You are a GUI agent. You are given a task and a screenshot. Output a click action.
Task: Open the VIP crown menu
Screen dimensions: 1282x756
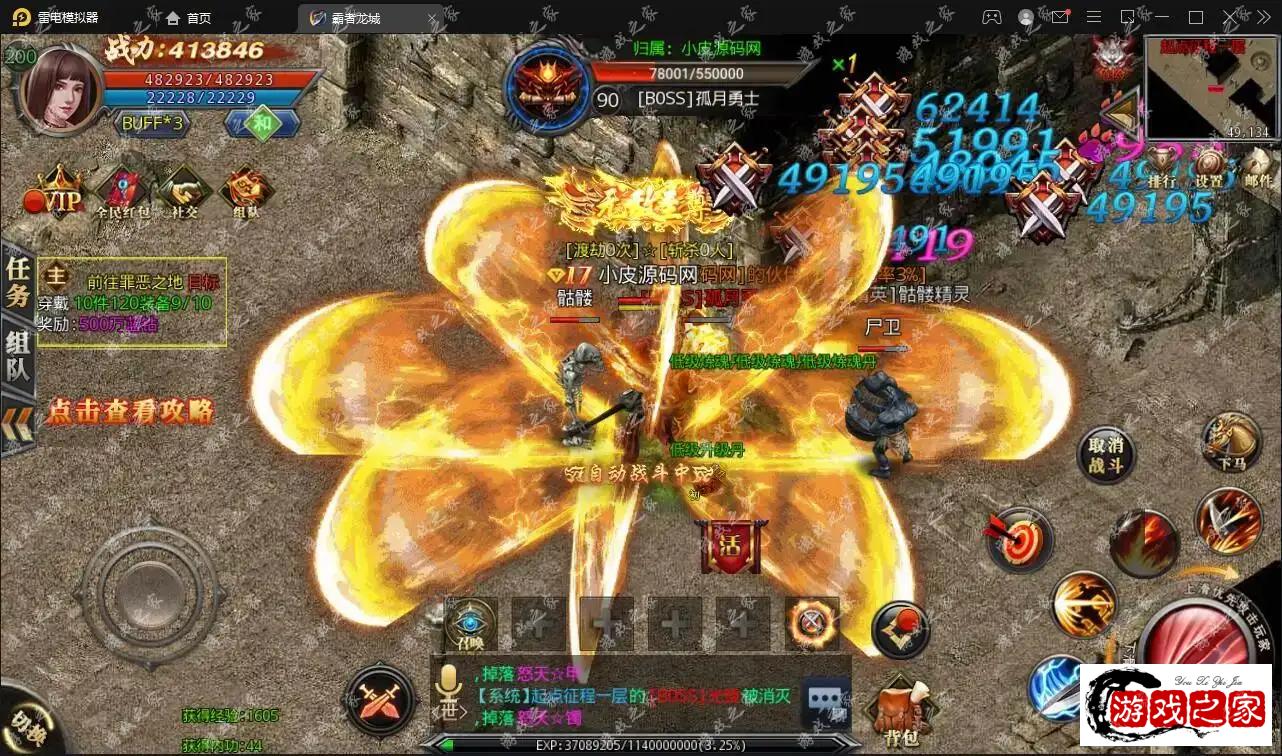59,195
